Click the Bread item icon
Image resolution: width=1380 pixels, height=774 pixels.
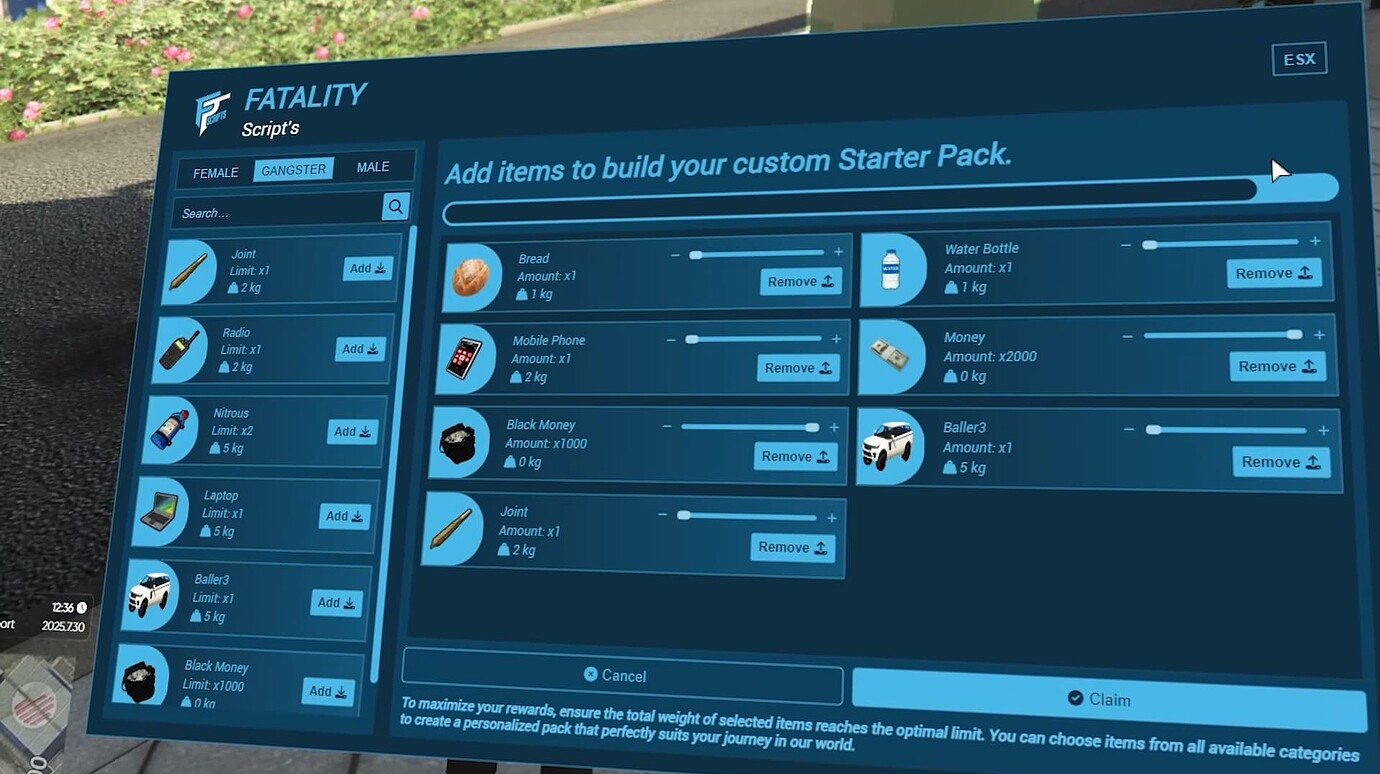pos(471,276)
